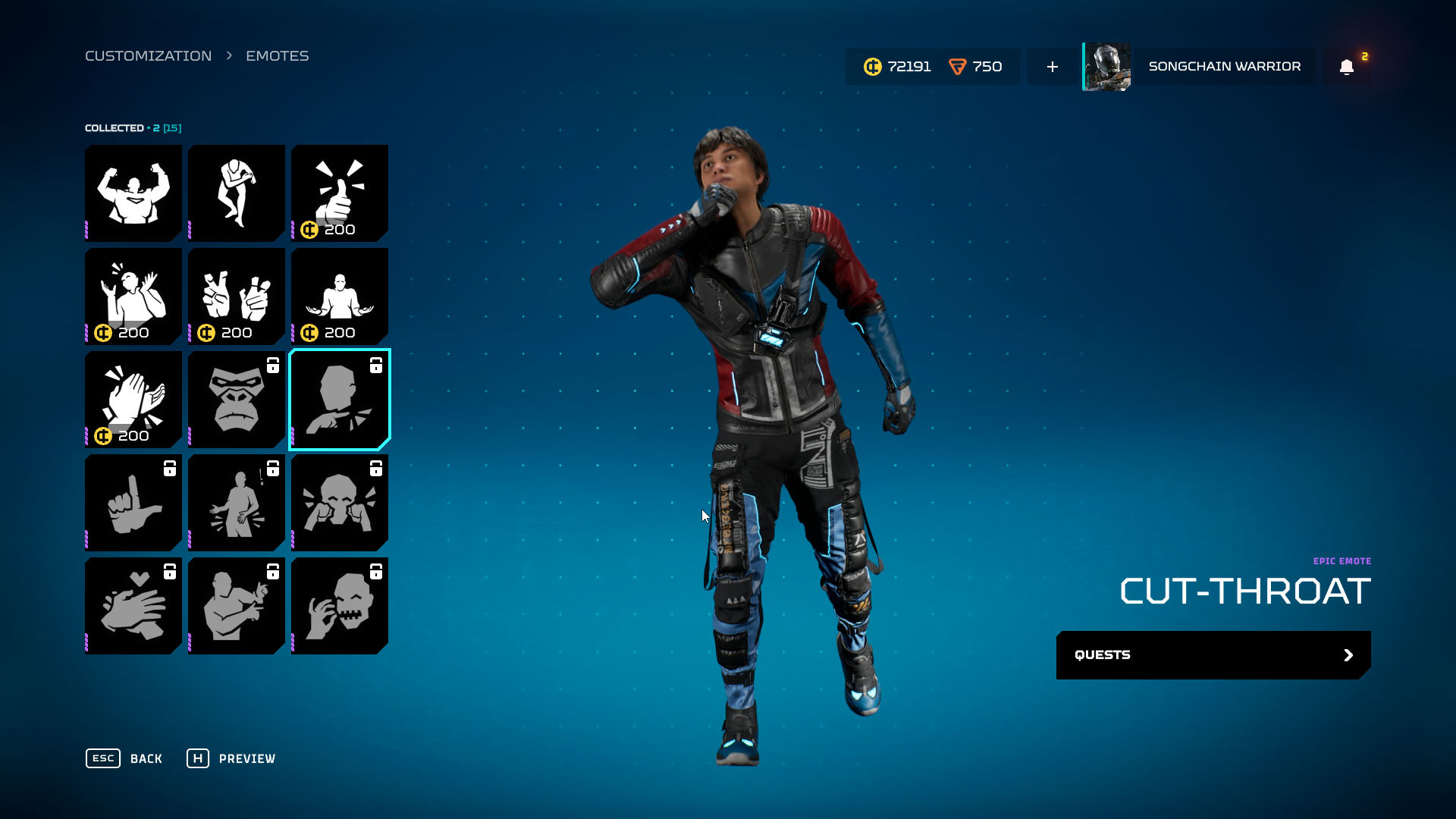The image size is (1456, 819).
Task: Choose the crouching thinker pose emote
Action: click(237, 193)
